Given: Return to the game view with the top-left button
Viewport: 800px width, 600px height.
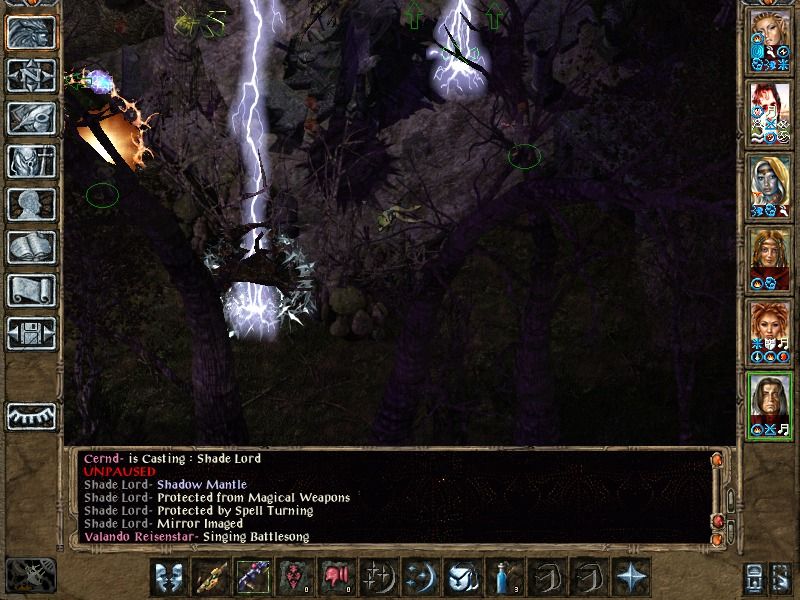Looking at the screenshot, I should click(31, 33).
